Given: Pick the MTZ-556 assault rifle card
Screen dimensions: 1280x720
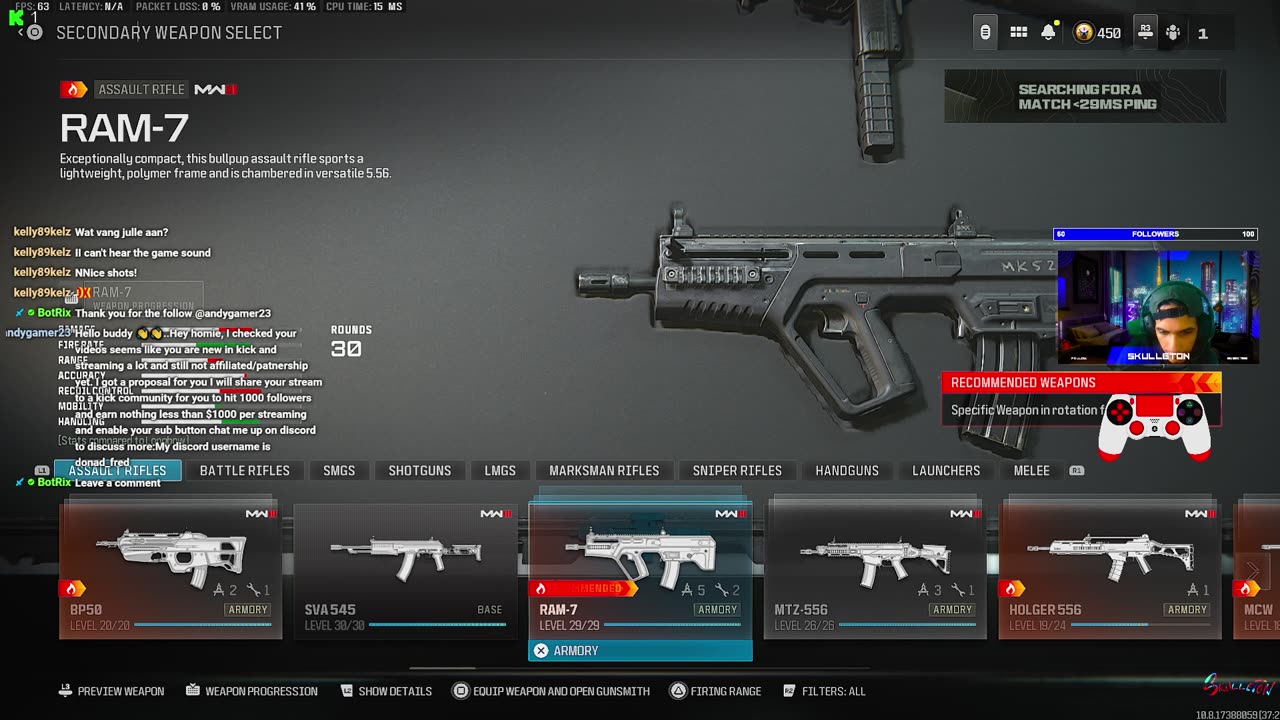Looking at the screenshot, I should tap(875, 569).
